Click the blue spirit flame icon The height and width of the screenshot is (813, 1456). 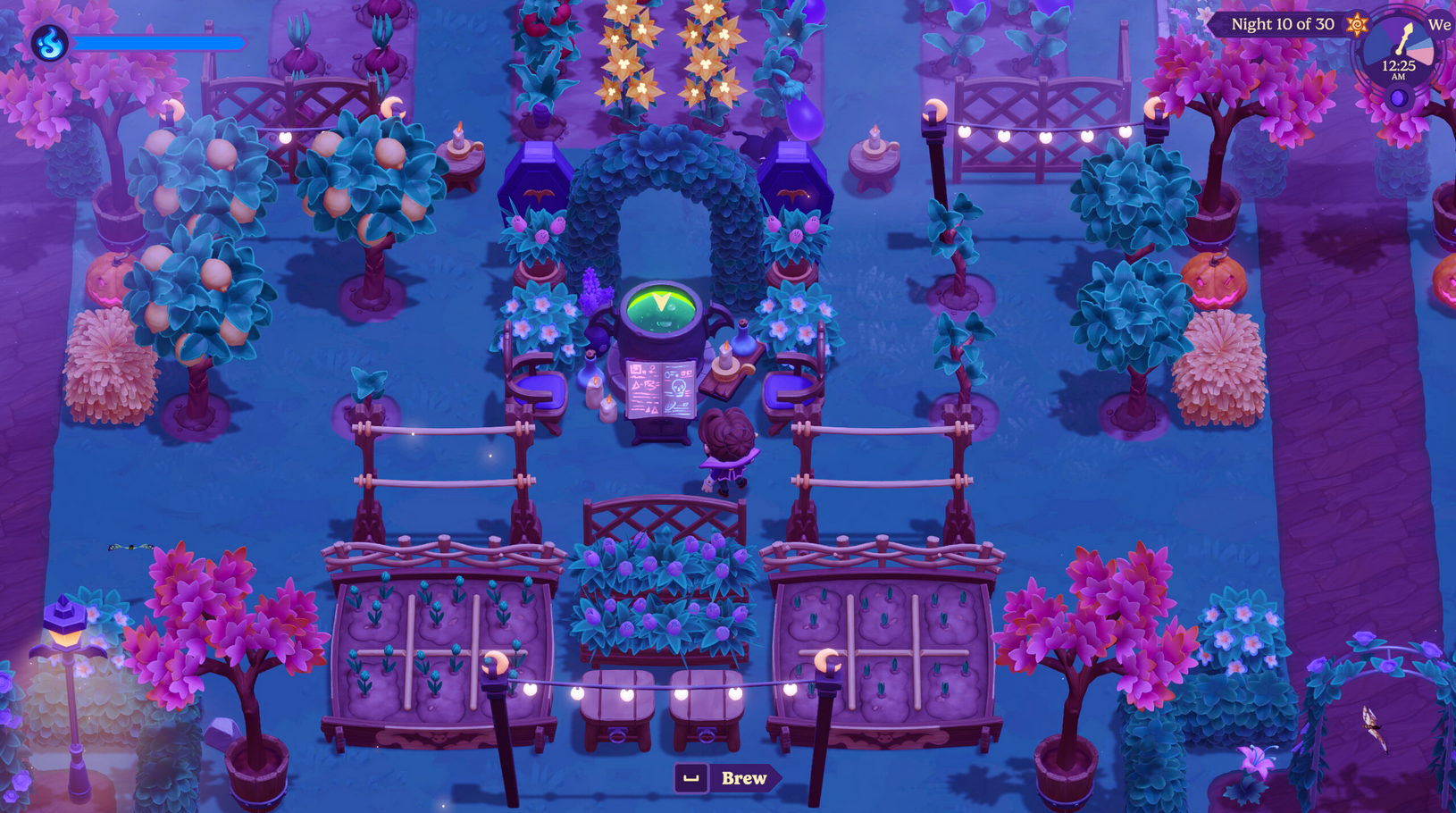click(50, 42)
